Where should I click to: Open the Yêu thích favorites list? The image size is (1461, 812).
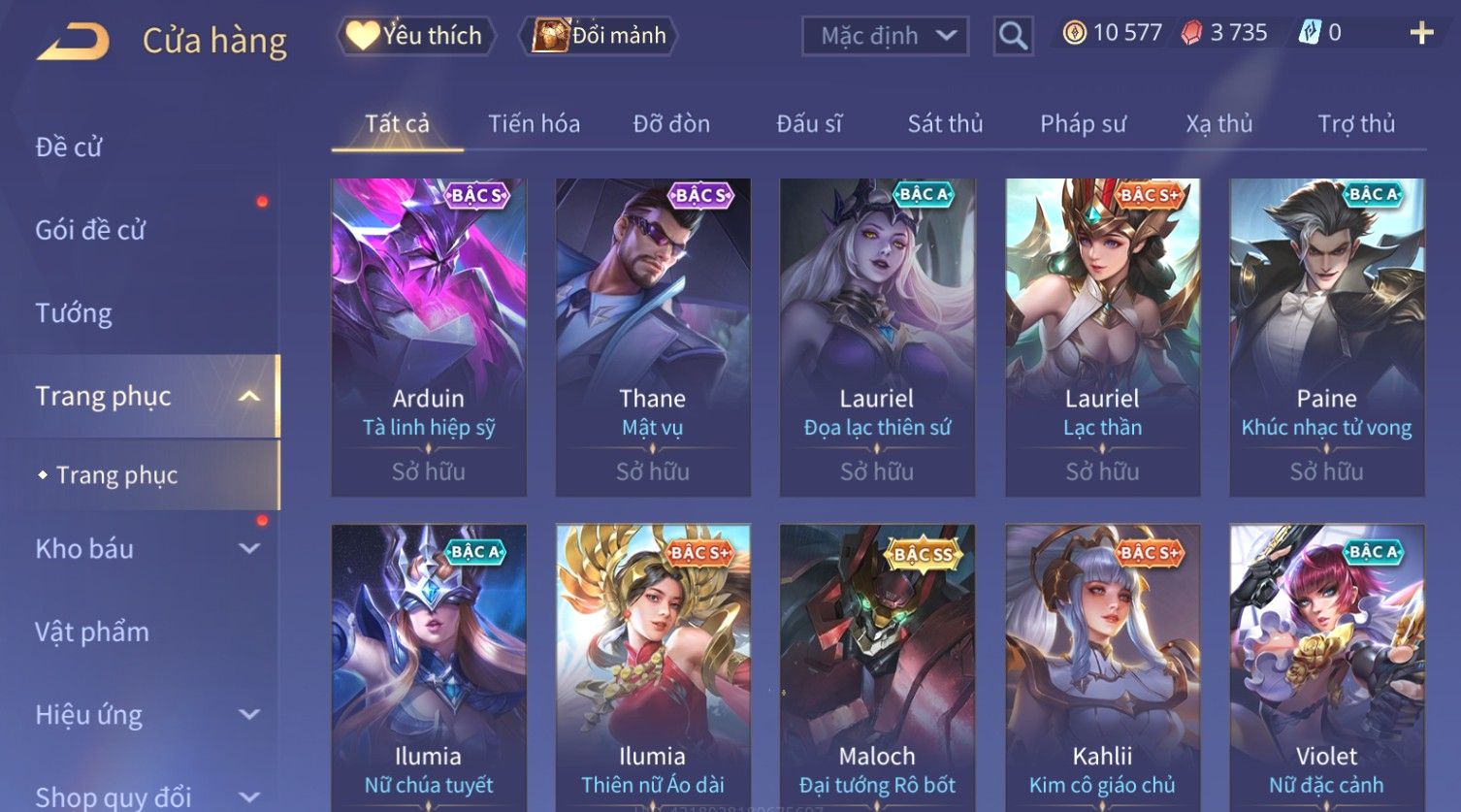416,36
